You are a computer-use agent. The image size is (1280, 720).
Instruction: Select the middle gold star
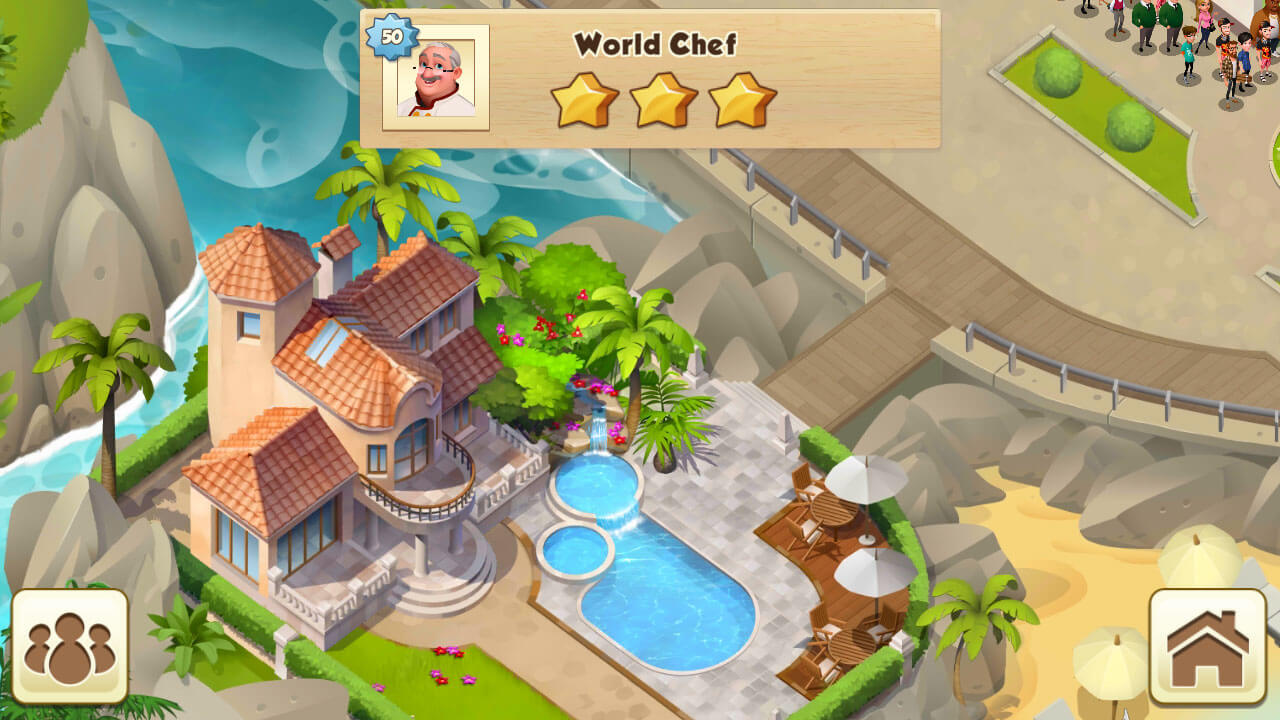click(x=659, y=99)
